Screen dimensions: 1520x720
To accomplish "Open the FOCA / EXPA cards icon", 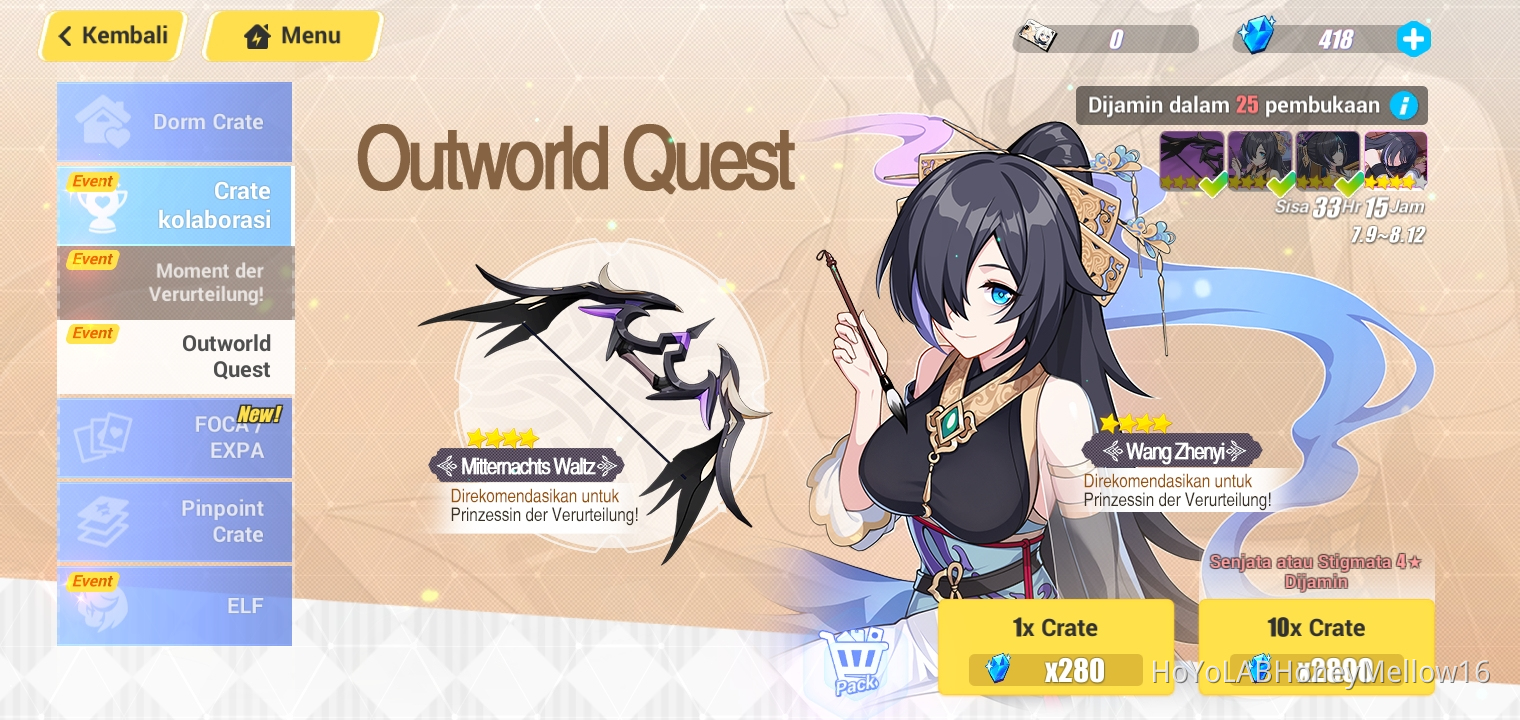I will pos(103,437).
